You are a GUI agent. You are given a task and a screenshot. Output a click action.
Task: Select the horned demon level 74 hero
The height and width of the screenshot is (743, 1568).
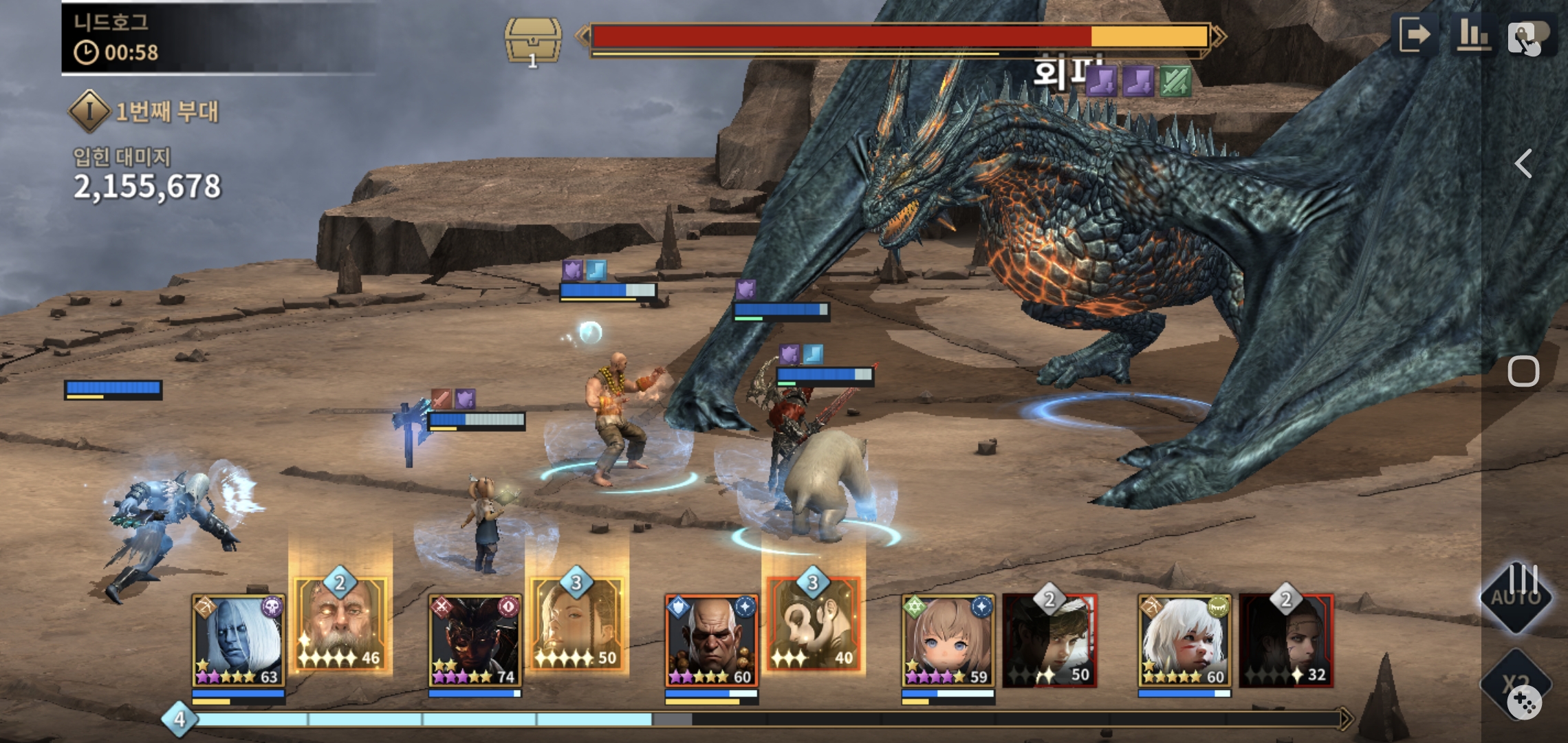tap(475, 640)
